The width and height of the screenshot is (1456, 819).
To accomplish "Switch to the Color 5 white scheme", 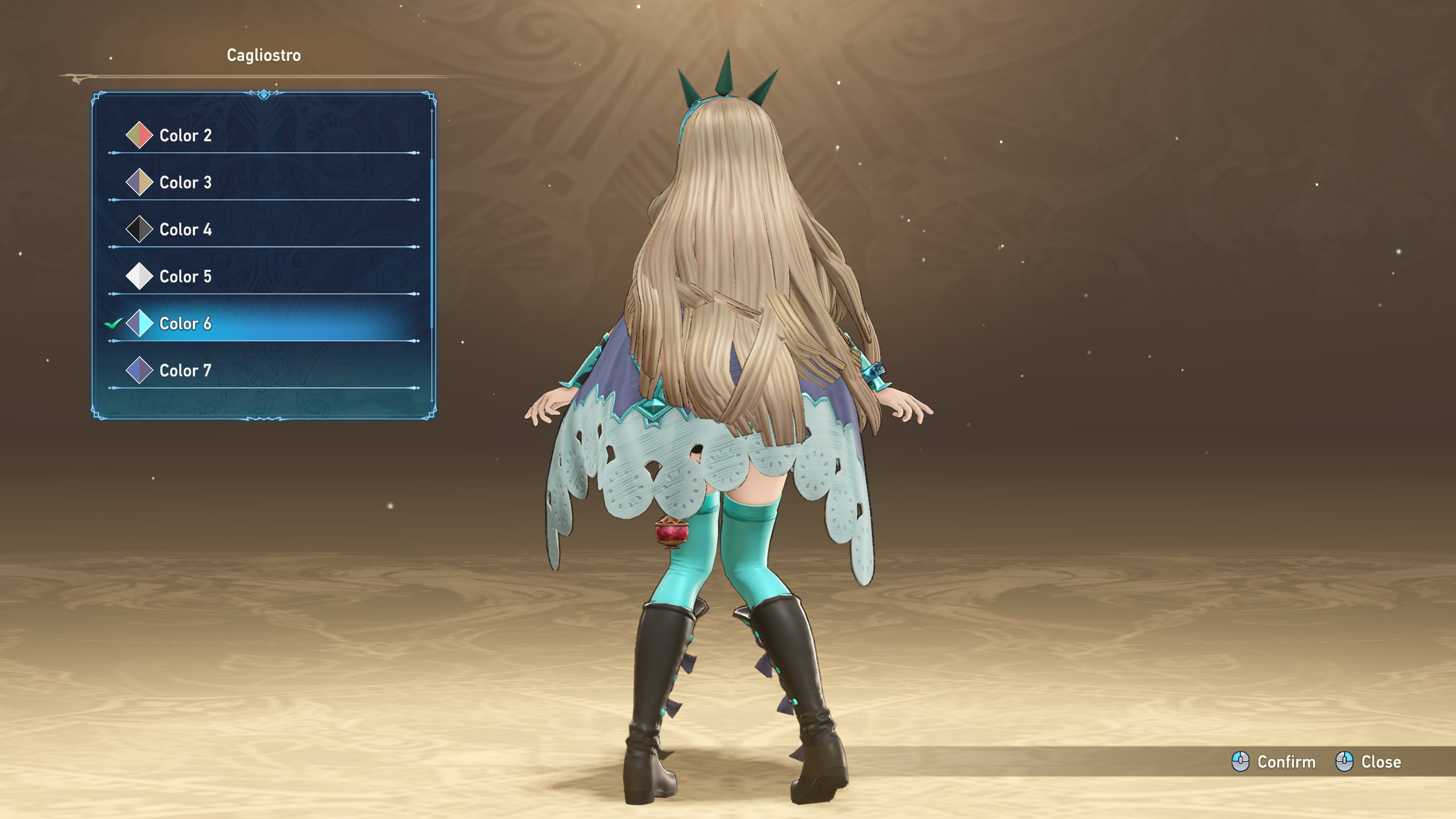I will [x=185, y=276].
